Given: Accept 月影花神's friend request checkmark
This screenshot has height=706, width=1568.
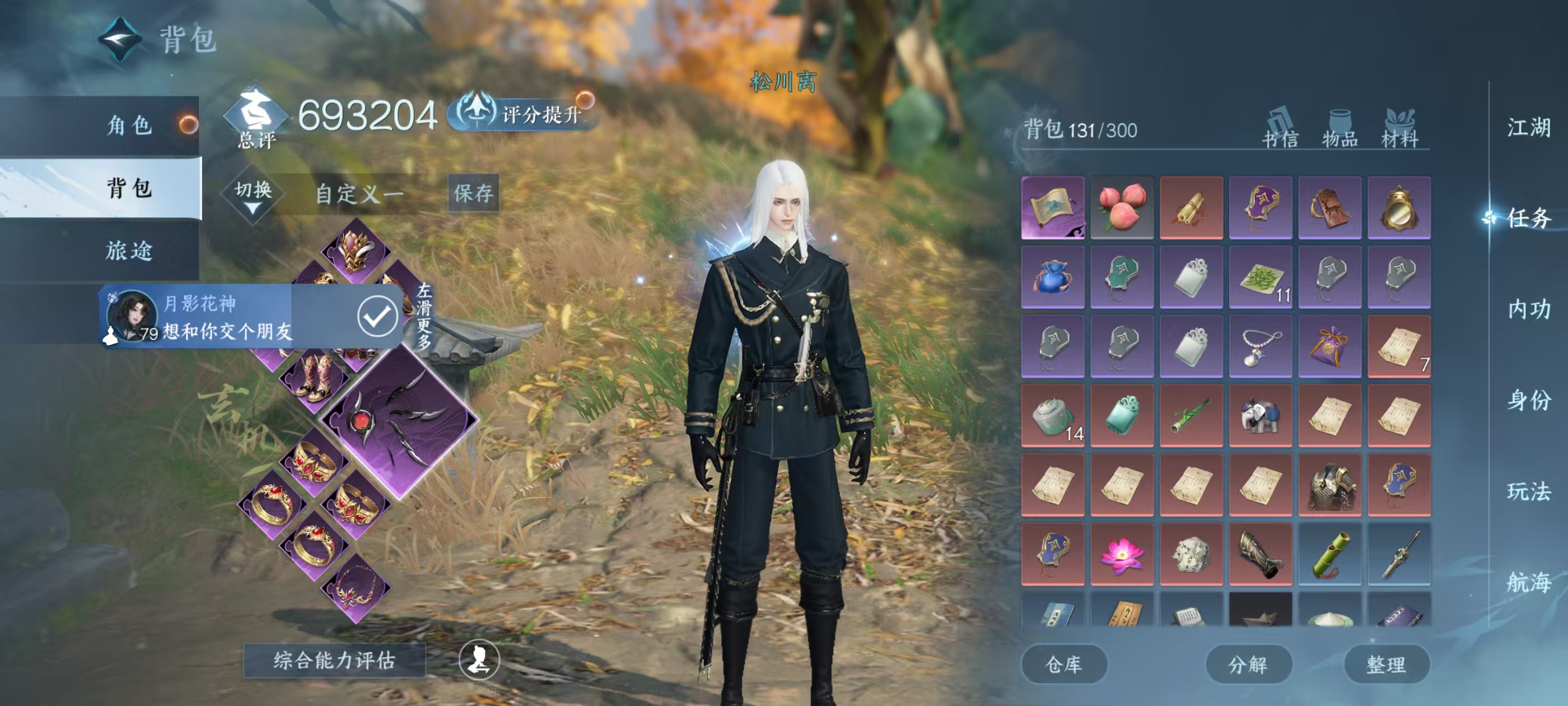Looking at the screenshot, I should [x=377, y=315].
